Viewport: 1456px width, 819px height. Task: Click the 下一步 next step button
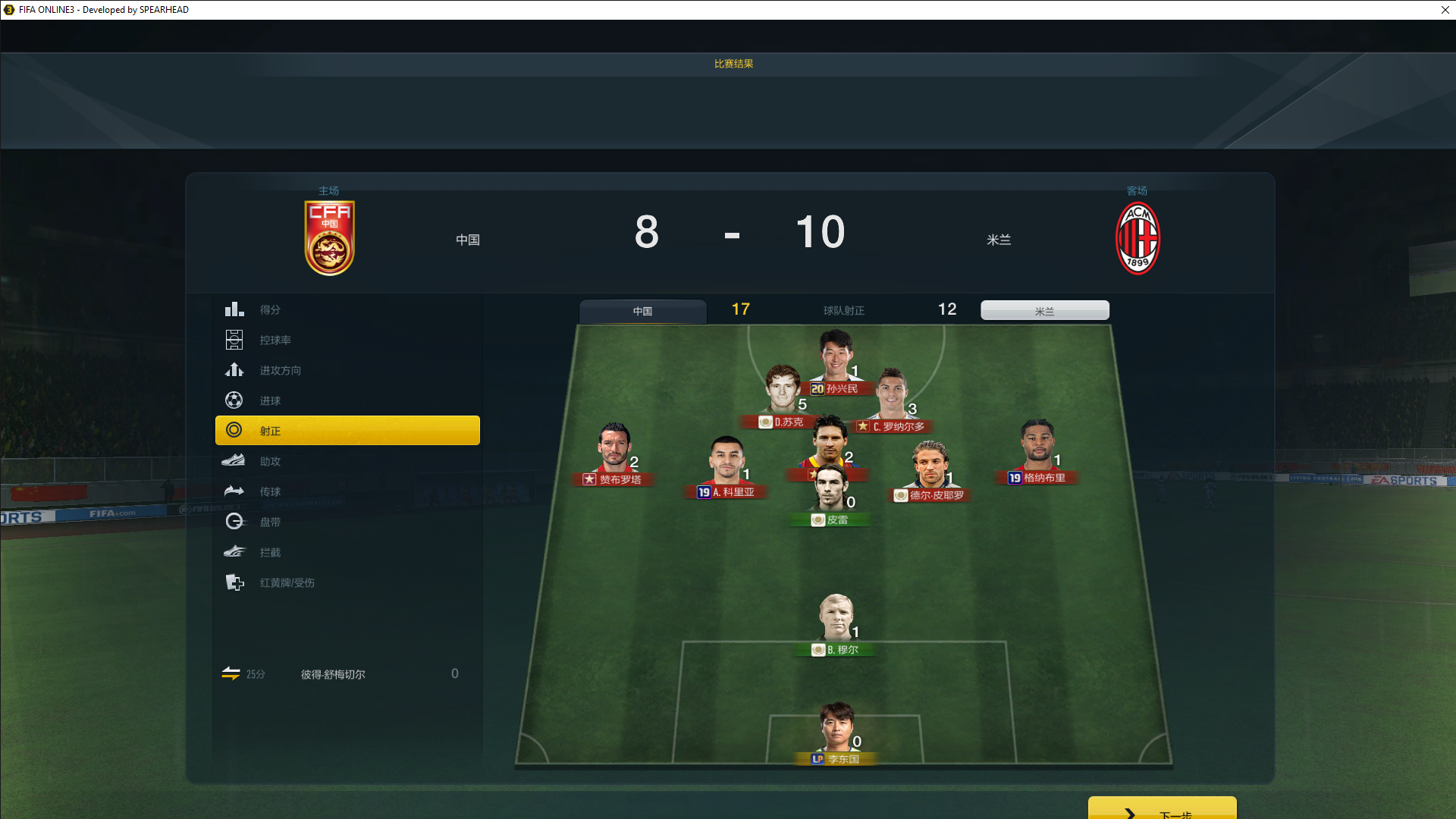tap(1162, 810)
